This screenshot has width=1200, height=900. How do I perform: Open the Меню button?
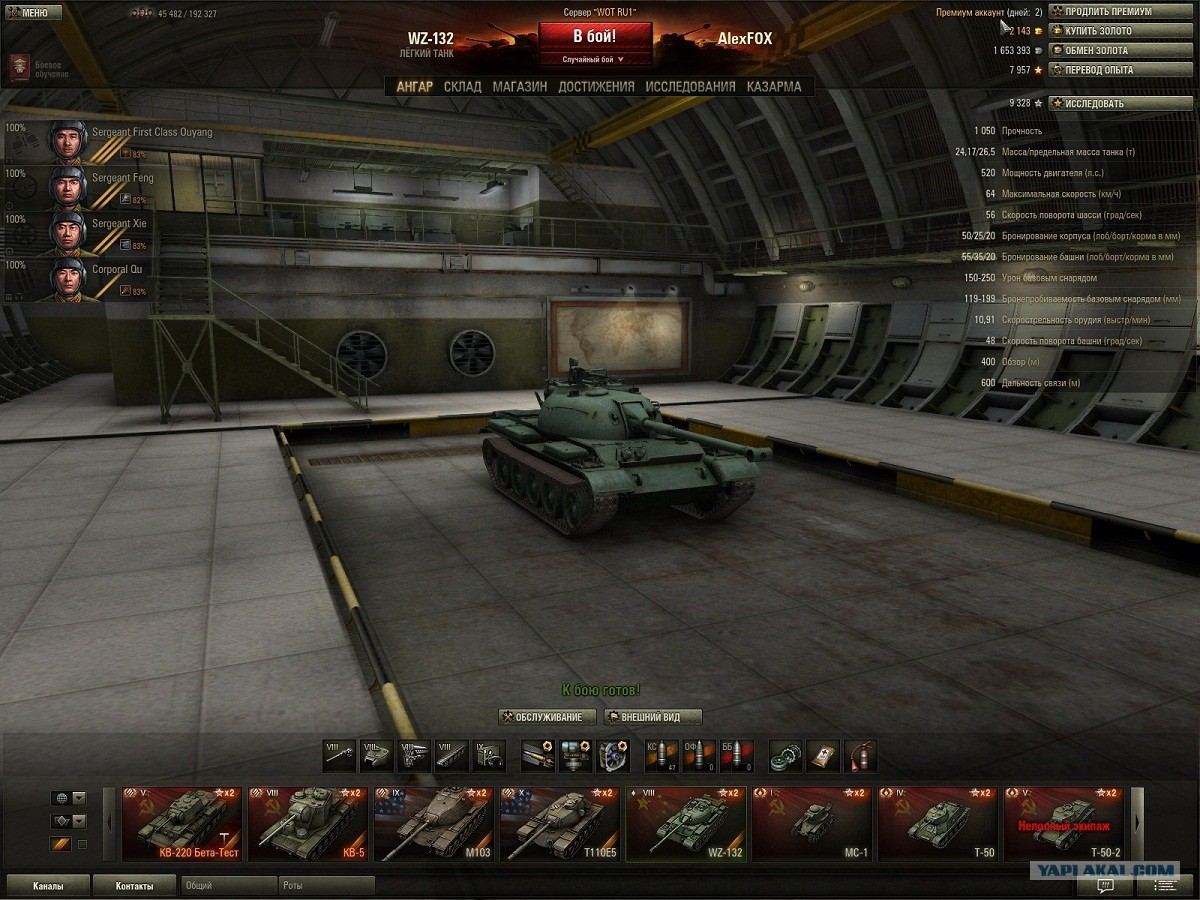28,12
